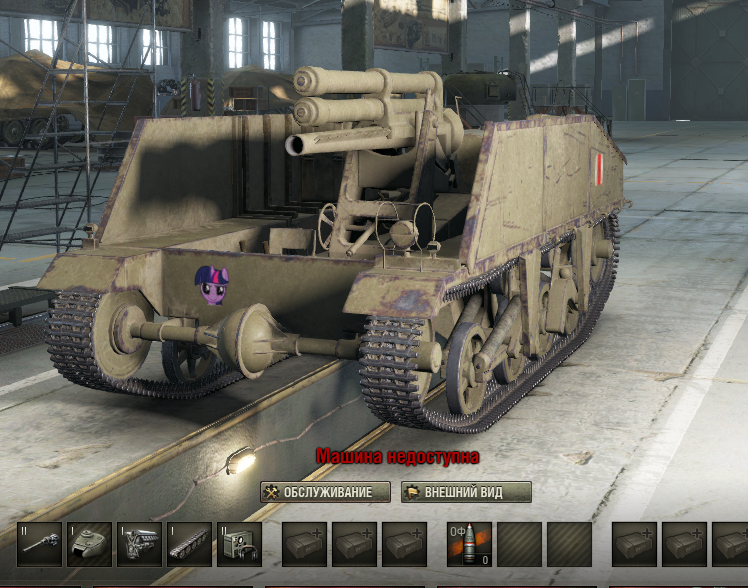This screenshot has height=588, width=748.
Task: Open the Обслуживание service menu
Action: pos(325,492)
